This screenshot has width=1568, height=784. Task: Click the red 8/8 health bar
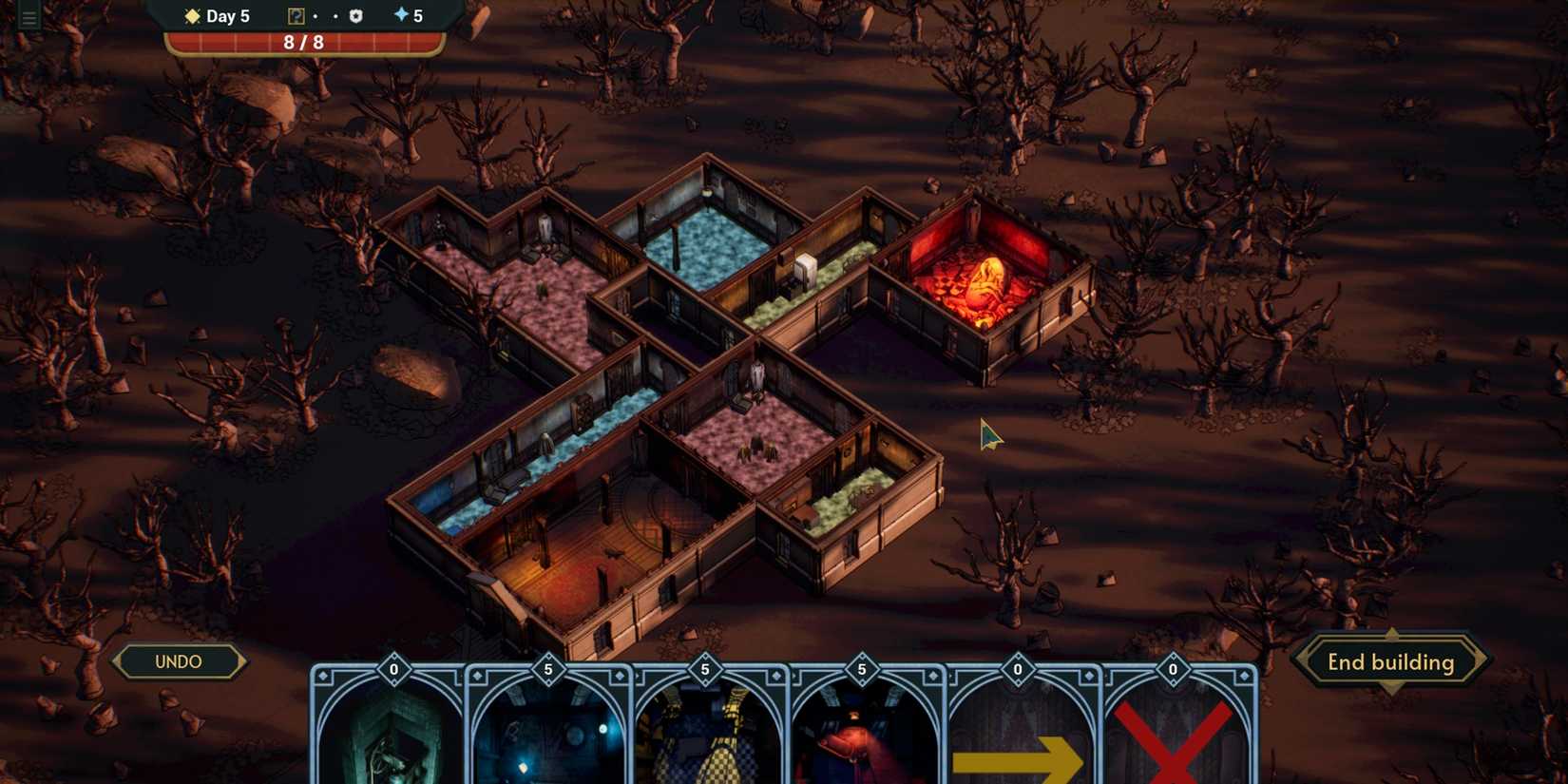[x=304, y=42]
